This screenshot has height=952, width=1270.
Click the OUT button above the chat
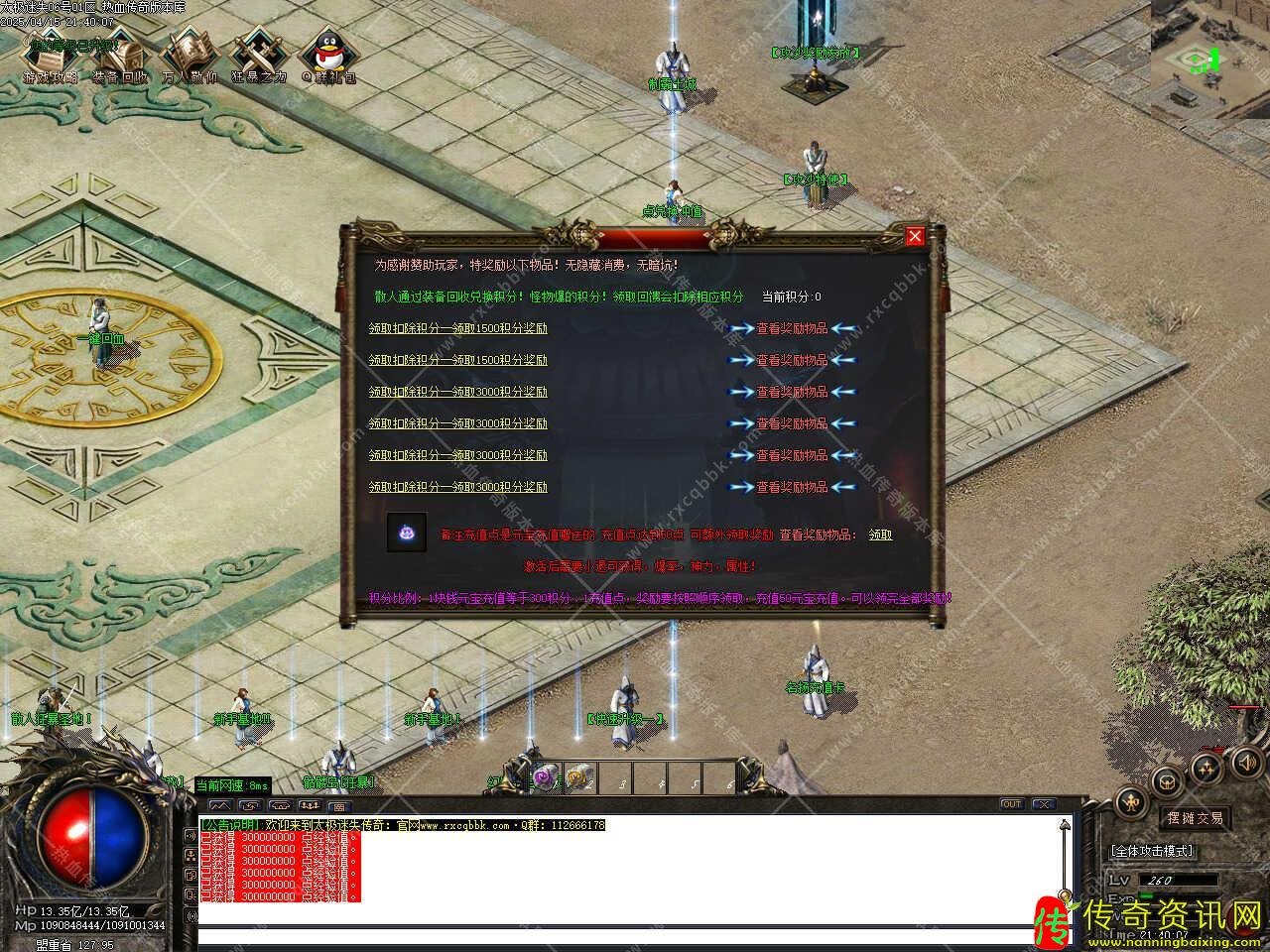1011,804
